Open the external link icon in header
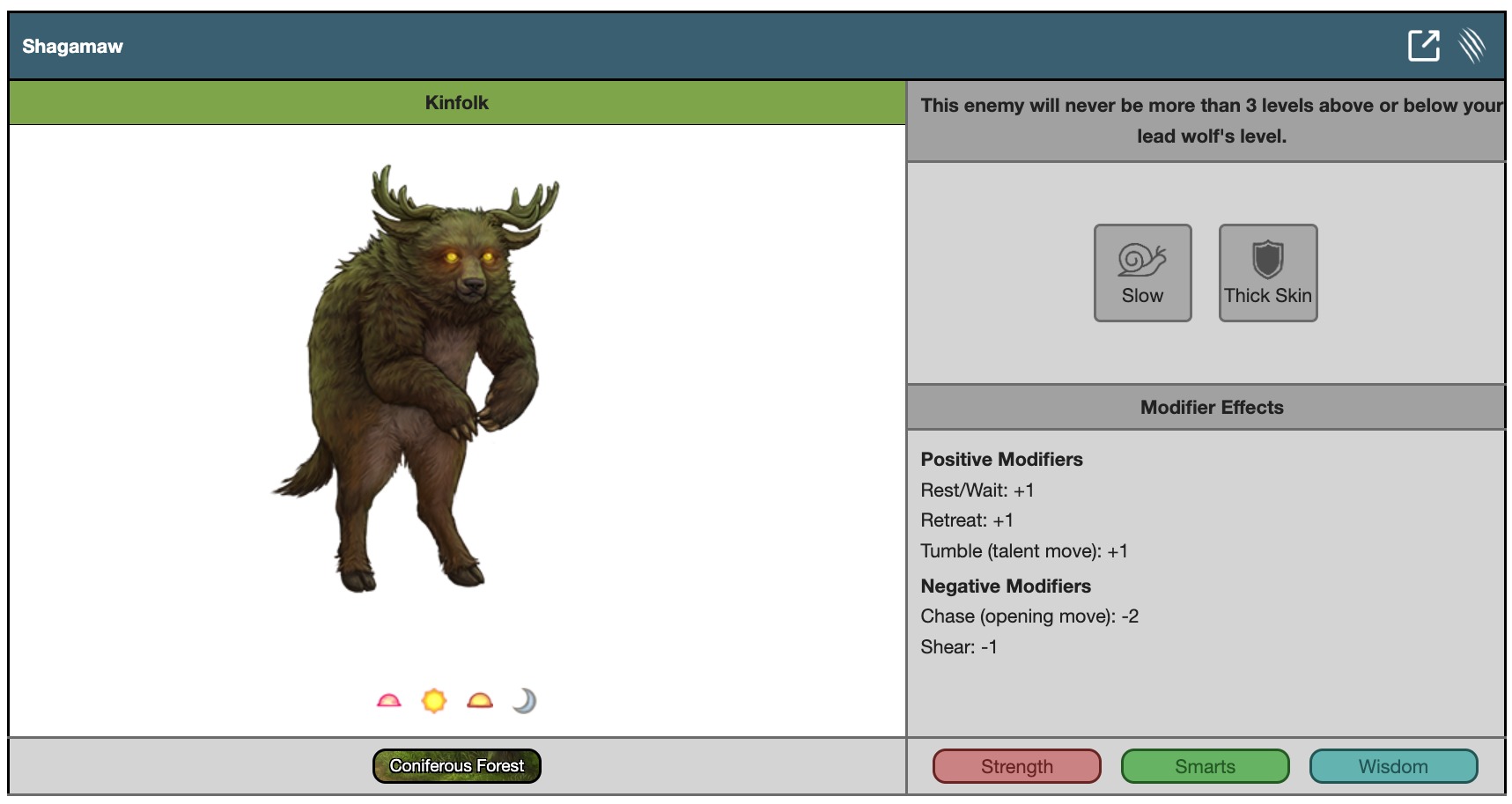This screenshot has width=1512, height=804. pos(1423,46)
